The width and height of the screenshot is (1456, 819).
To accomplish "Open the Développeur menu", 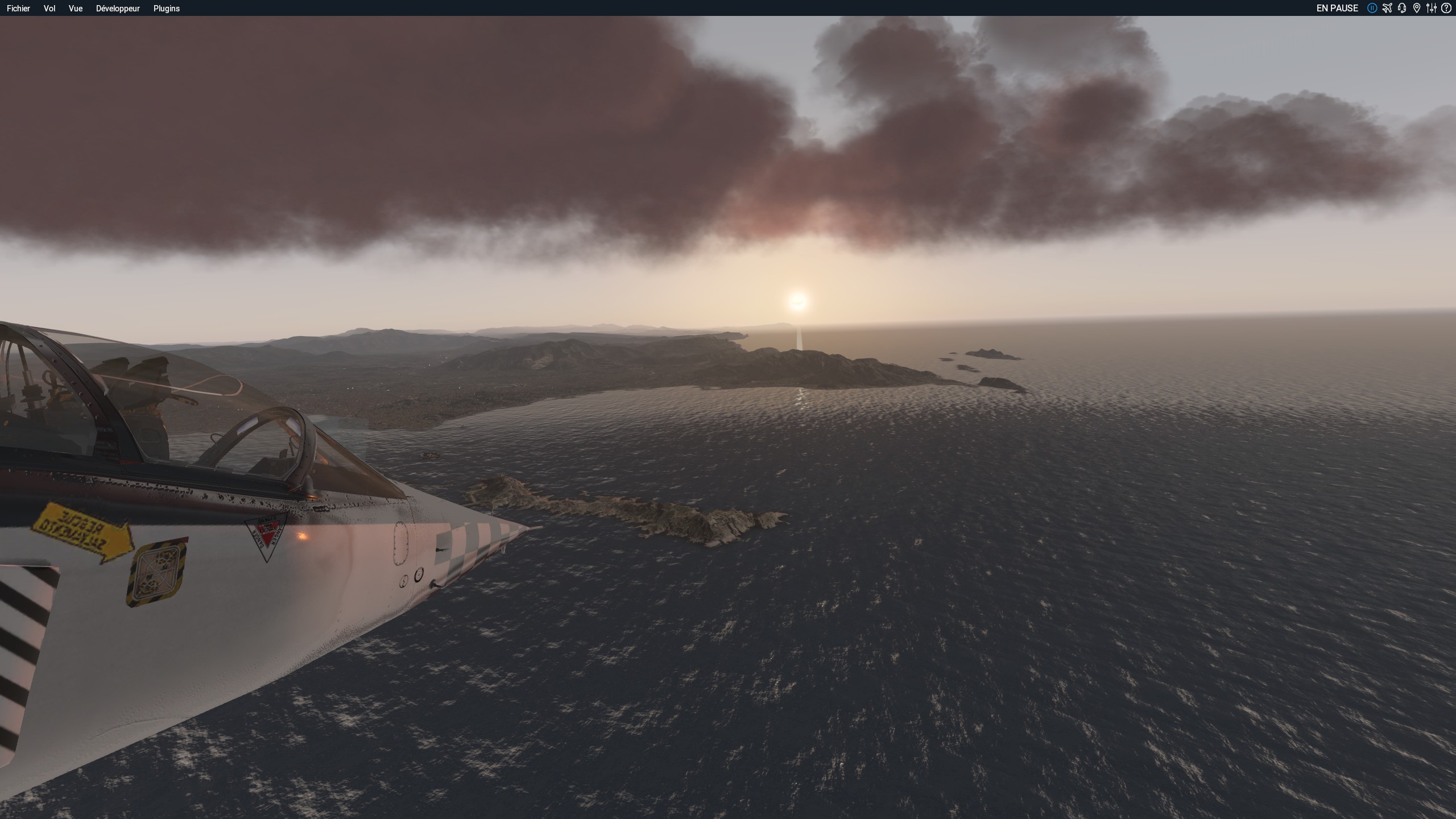I will pyautogui.click(x=118, y=9).
